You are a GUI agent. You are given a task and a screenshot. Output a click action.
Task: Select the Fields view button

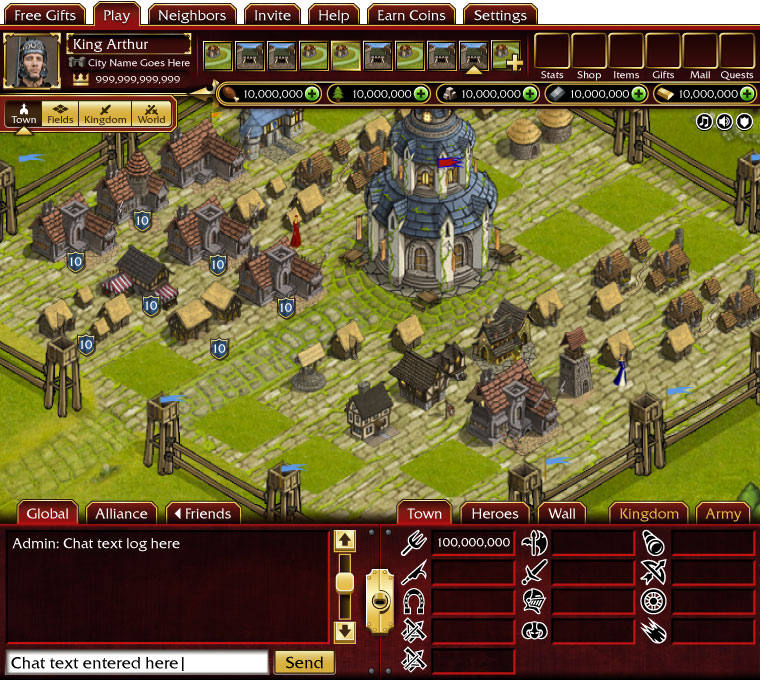[x=62, y=113]
